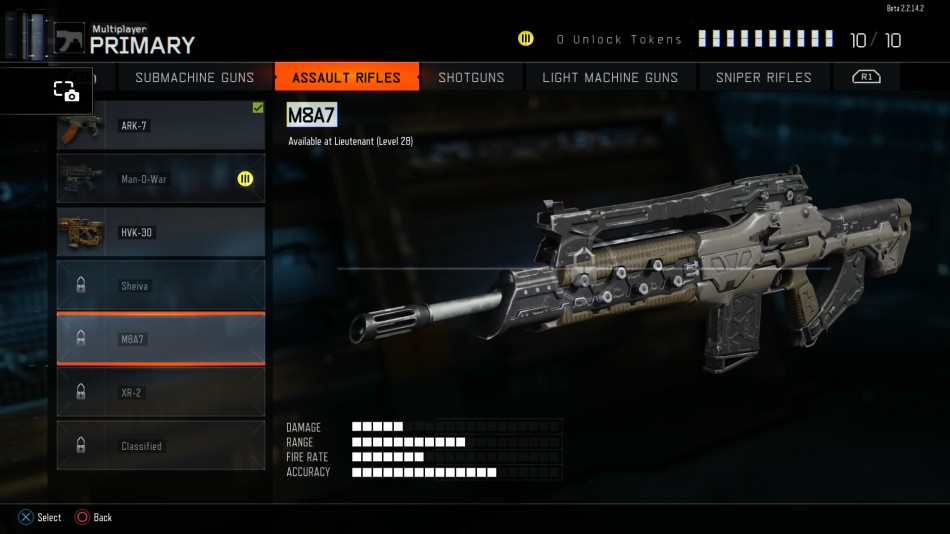Viewport: 950px width, 534px height.
Task: Select the Assault Rifles tab
Action: [x=346, y=77]
